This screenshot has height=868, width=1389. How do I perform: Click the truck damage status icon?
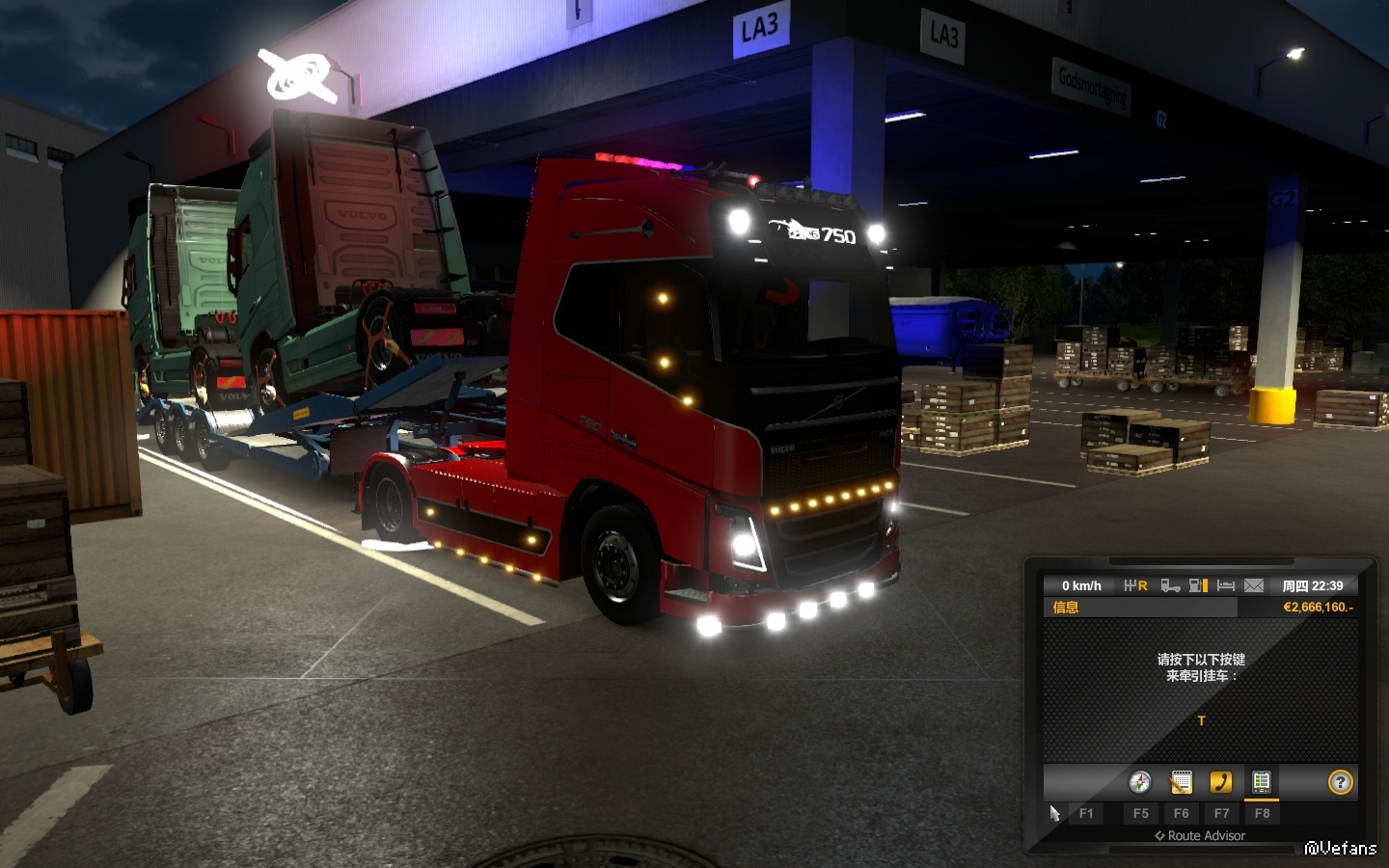[x=1170, y=585]
